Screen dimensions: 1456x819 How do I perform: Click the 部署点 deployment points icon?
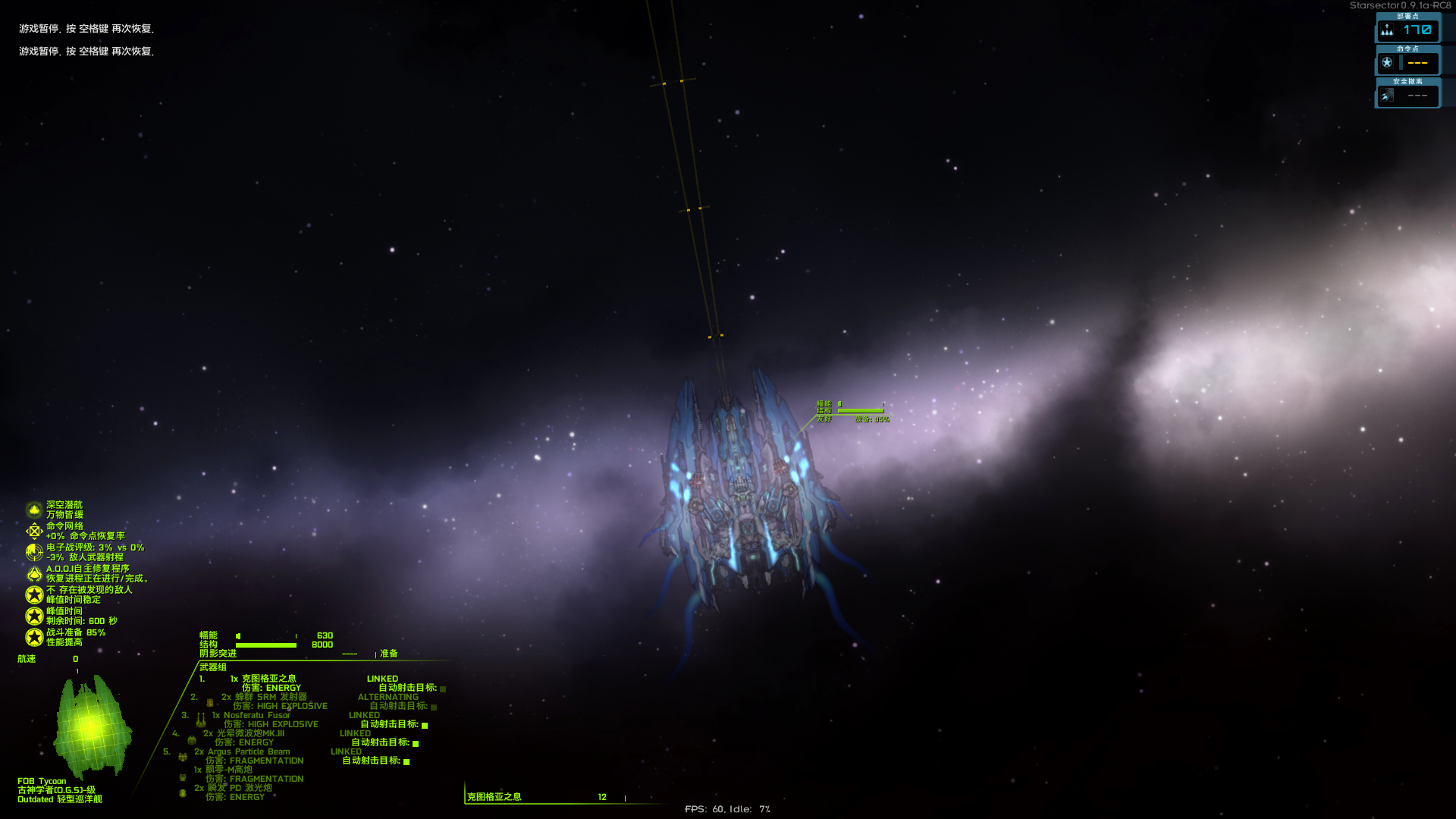click(1387, 29)
